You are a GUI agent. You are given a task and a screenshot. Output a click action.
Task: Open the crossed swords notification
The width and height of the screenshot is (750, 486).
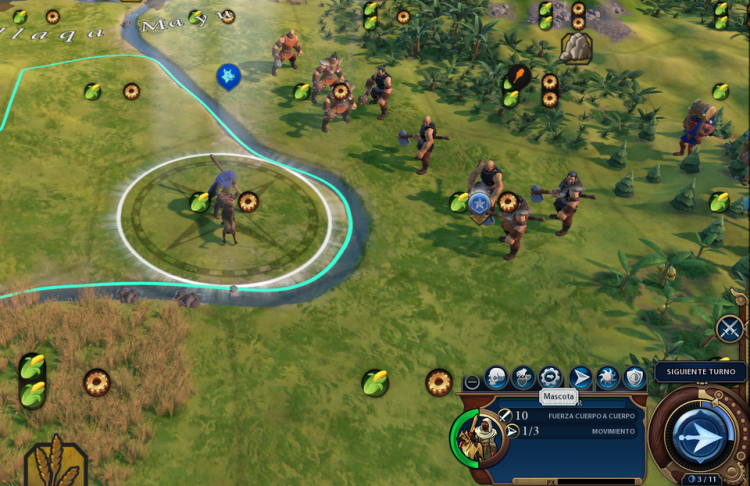pyautogui.click(x=730, y=328)
